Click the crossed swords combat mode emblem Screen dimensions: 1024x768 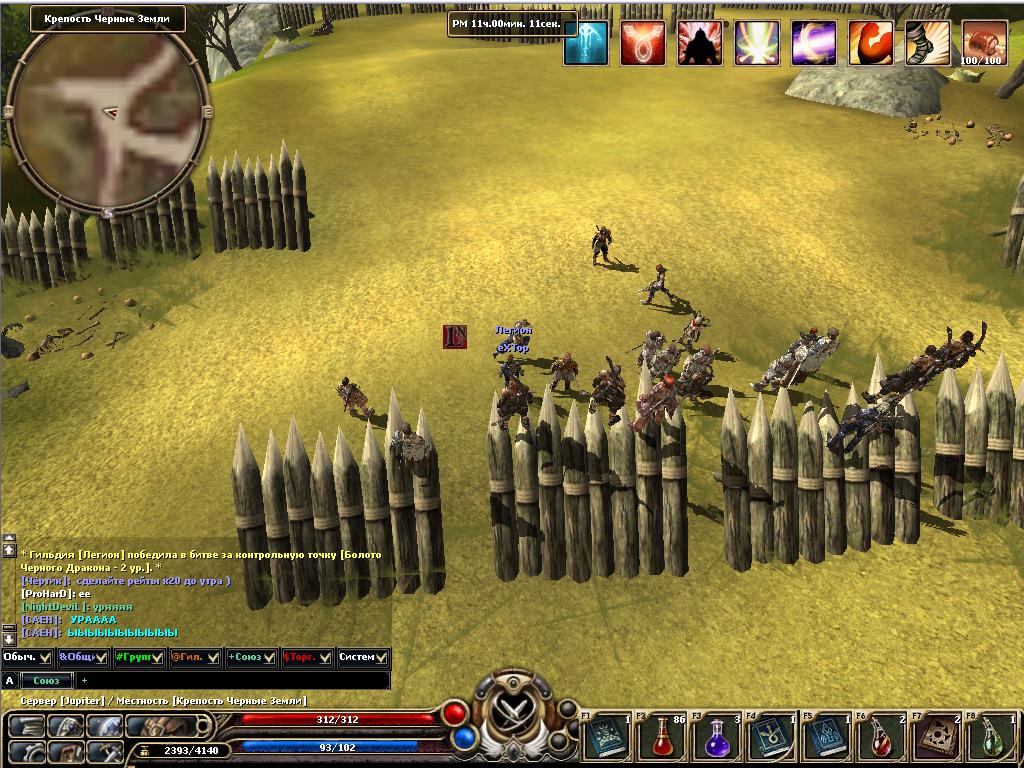point(511,710)
